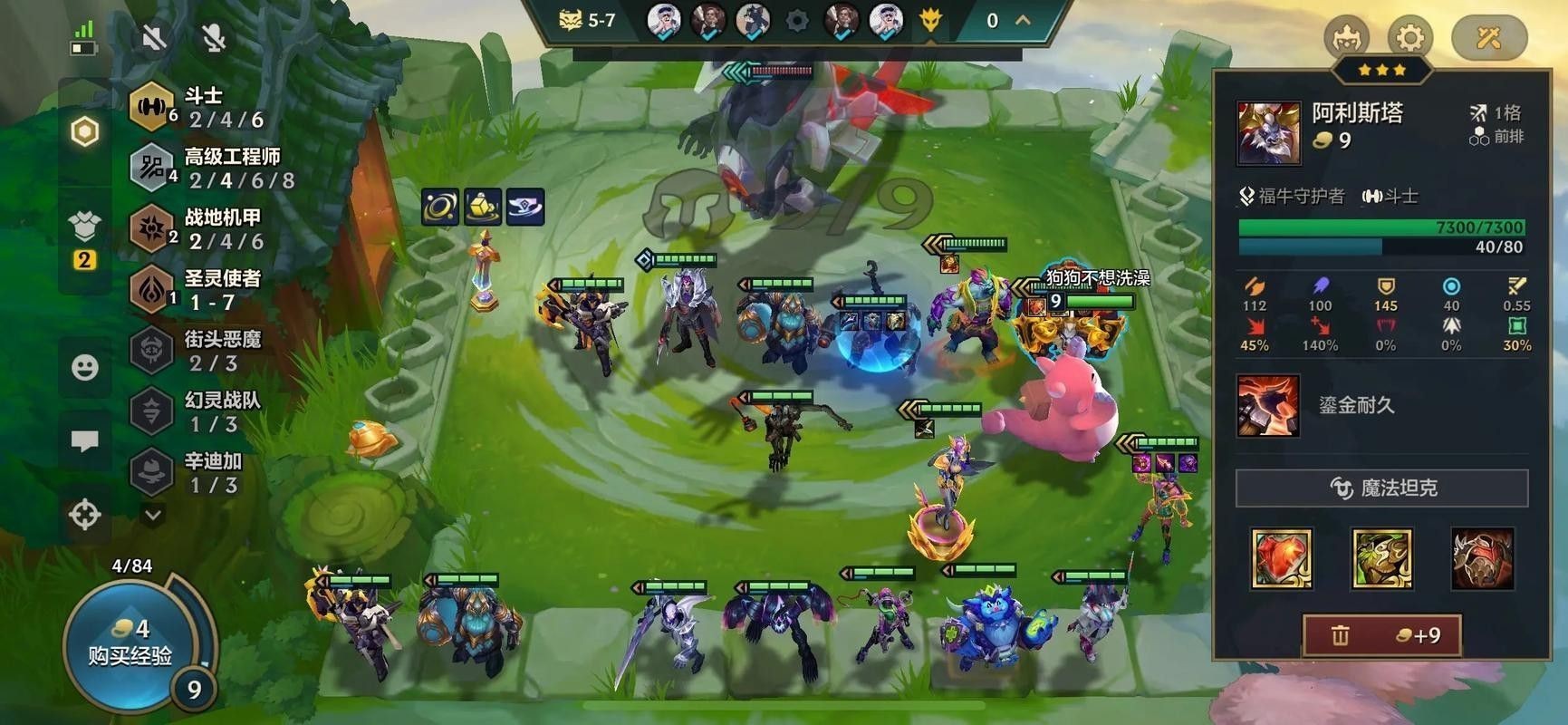Open the emote smiley face menu
This screenshot has width=1568, height=725.
[x=85, y=367]
